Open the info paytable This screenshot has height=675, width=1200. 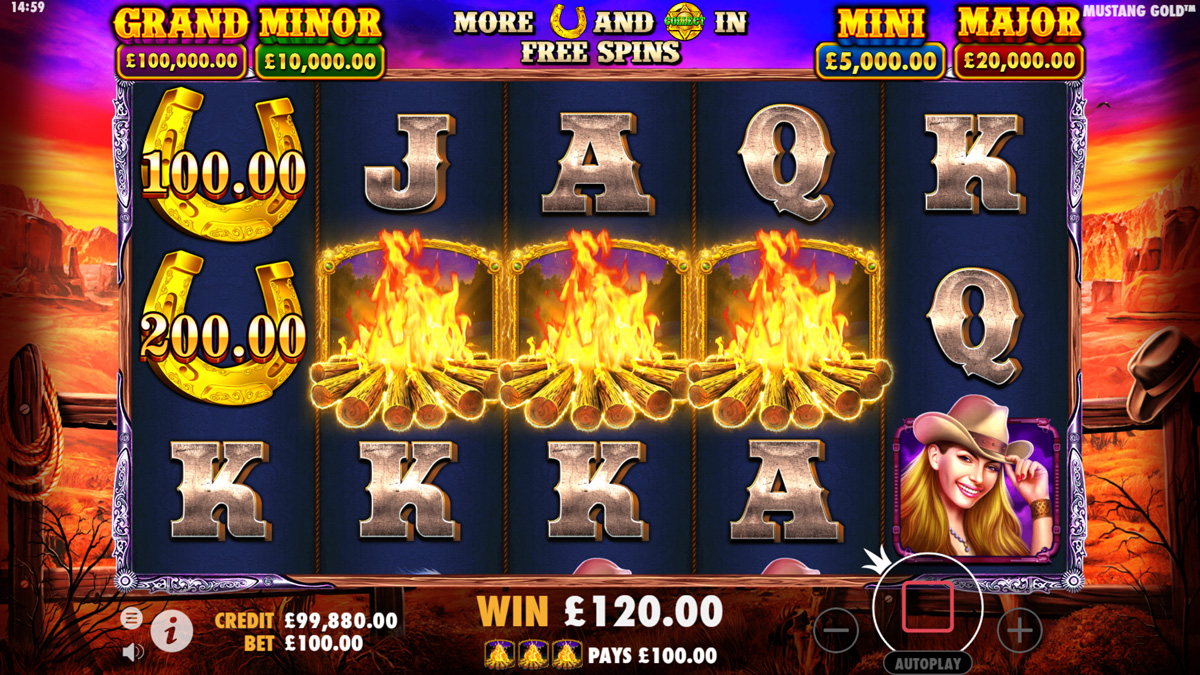pyautogui.click(x=172, y=631)
